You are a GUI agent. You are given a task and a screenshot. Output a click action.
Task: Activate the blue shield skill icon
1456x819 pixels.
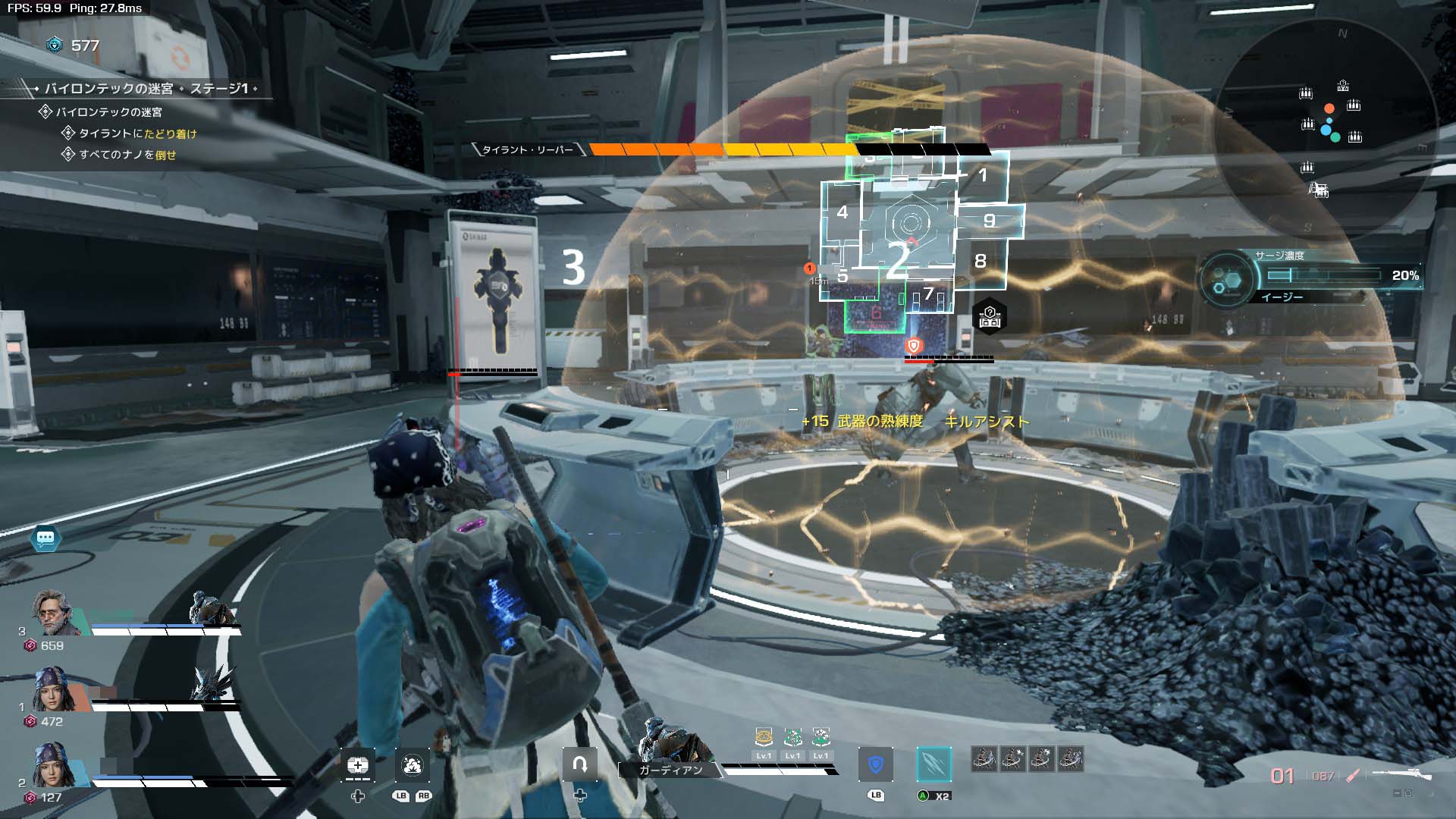tap(876, 764)
